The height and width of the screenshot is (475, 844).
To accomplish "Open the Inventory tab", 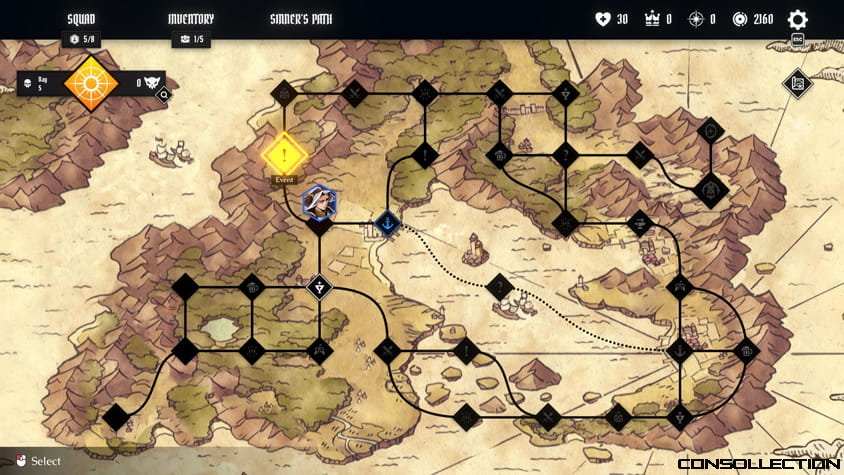I will click(190, 19).
